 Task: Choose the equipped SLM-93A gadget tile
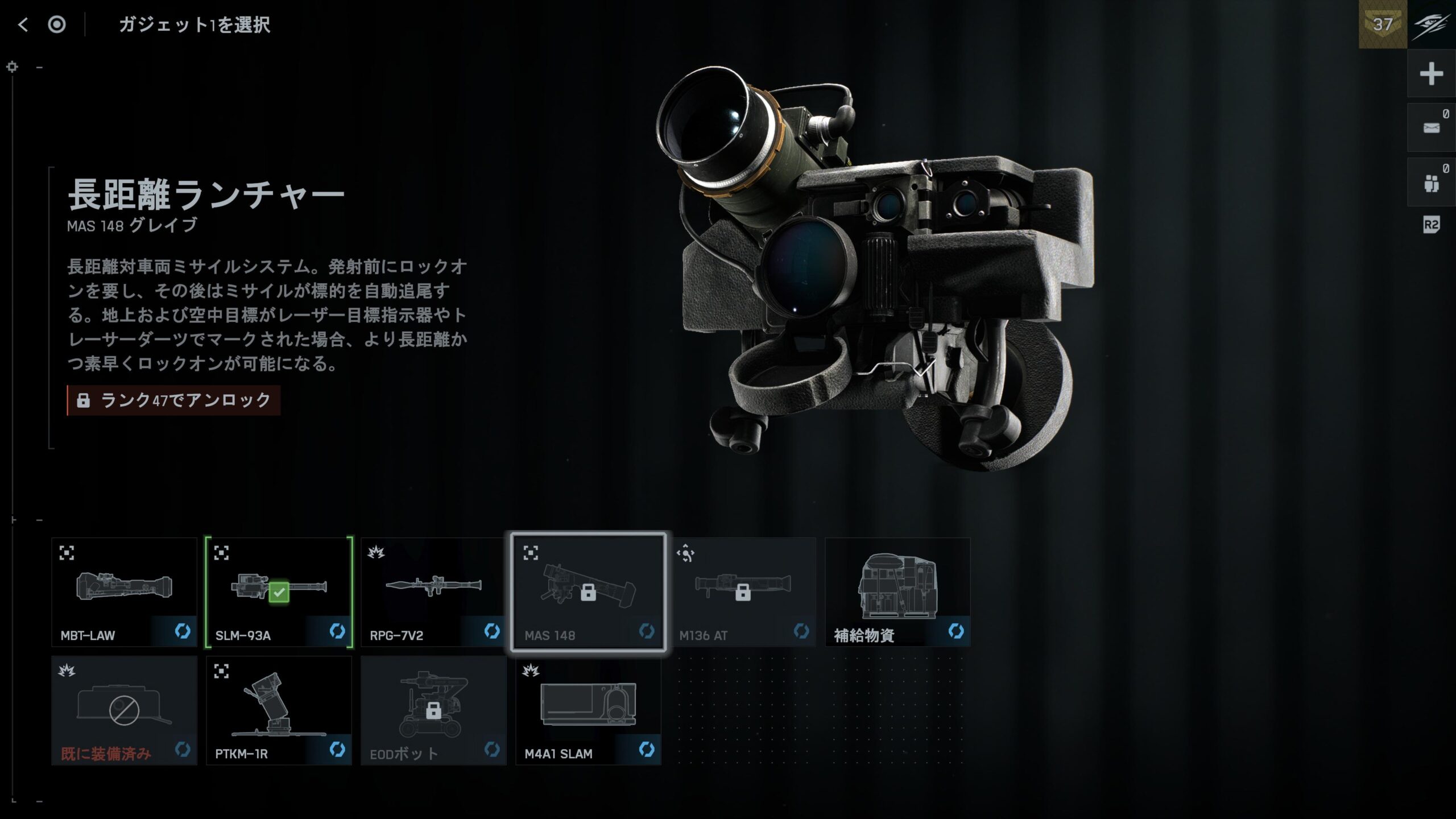(x=279, y=592)
